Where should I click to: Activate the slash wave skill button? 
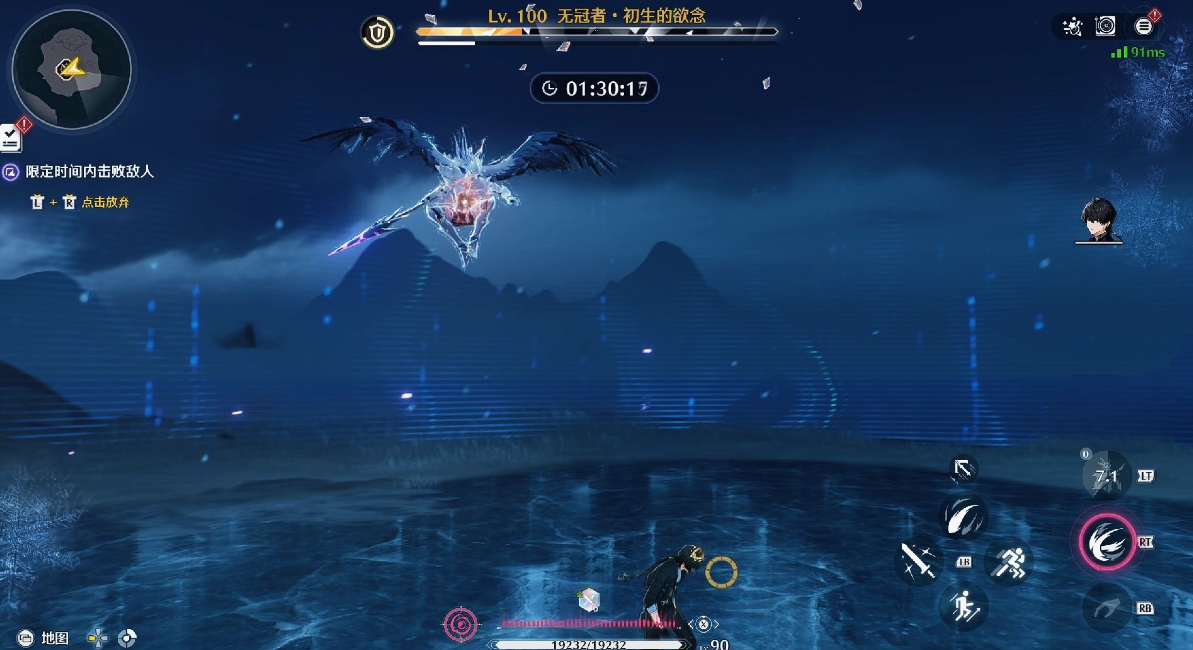click(965, 516)
